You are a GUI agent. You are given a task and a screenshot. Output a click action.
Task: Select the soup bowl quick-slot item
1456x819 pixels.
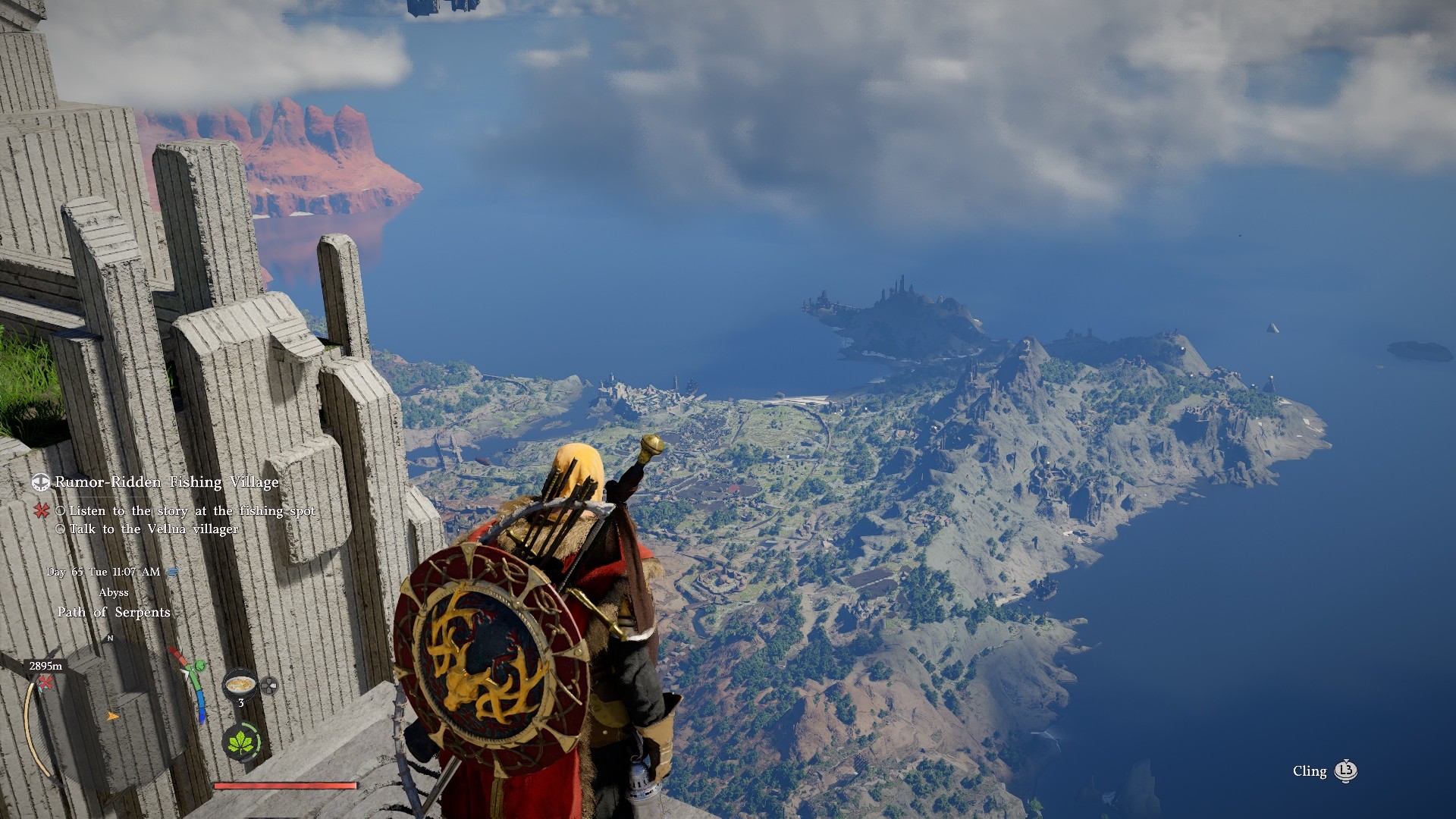[x=239, y=685]
